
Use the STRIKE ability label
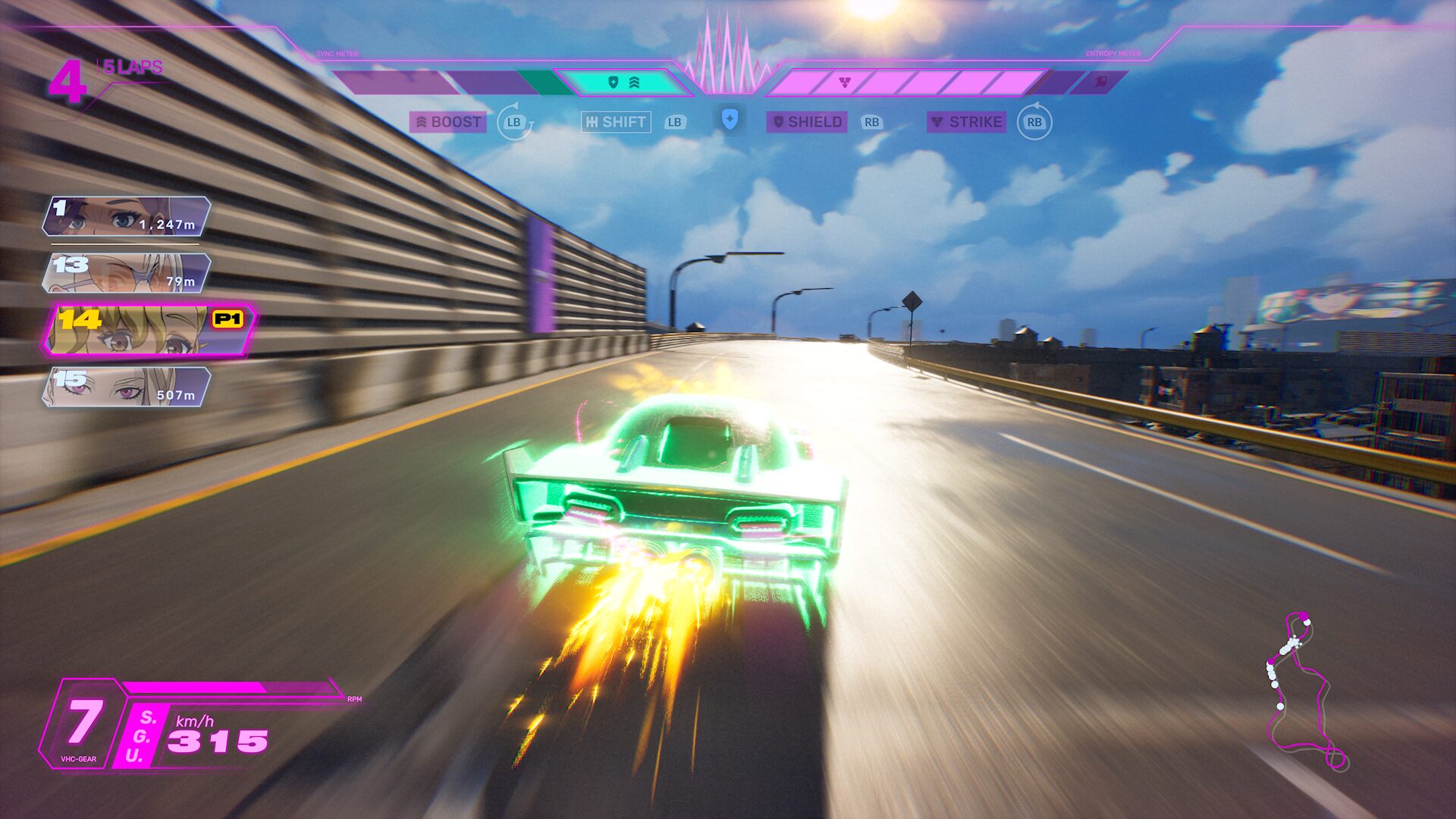[967, 122]
